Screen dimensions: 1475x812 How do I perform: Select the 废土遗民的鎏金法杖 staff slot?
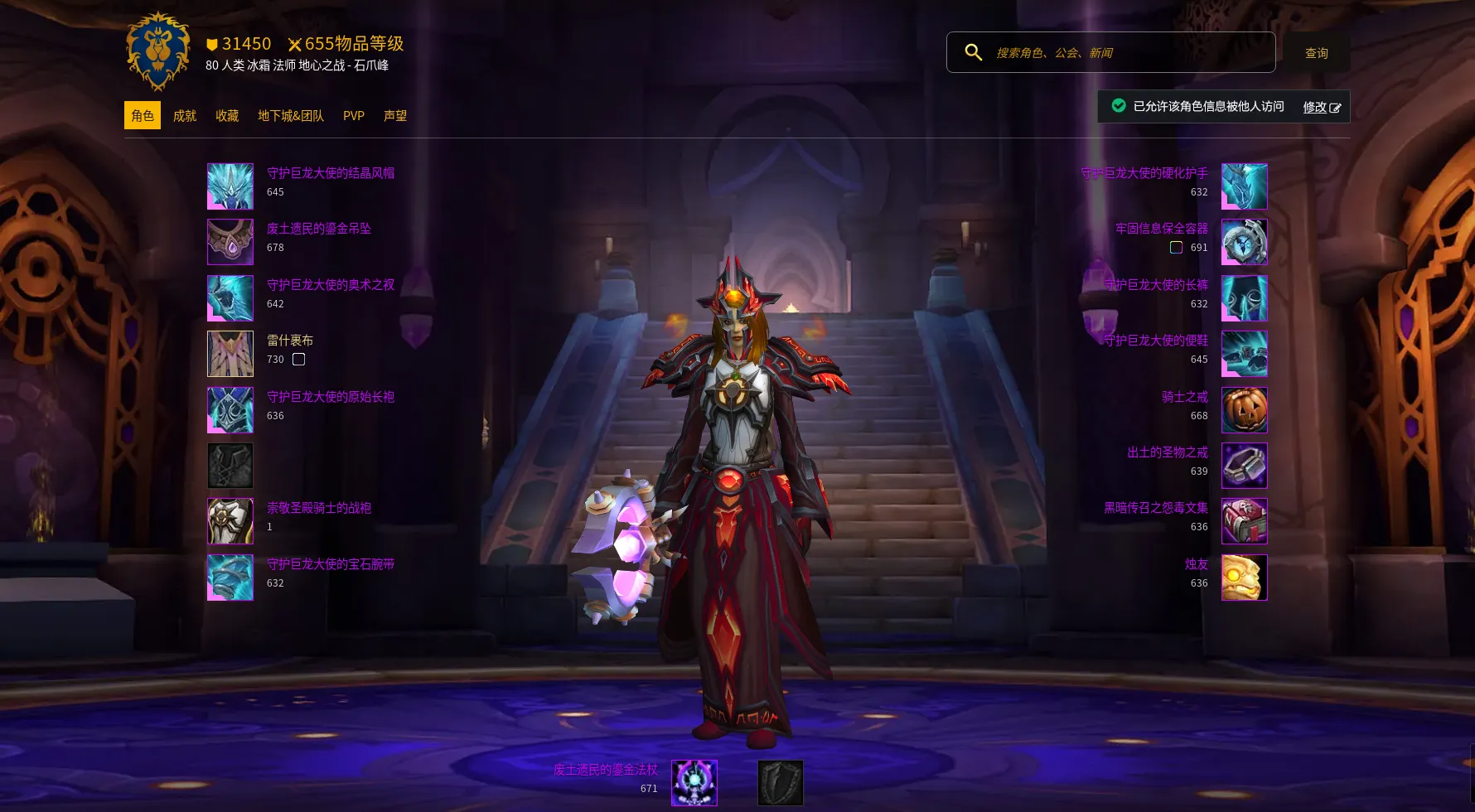pos(694,783)
